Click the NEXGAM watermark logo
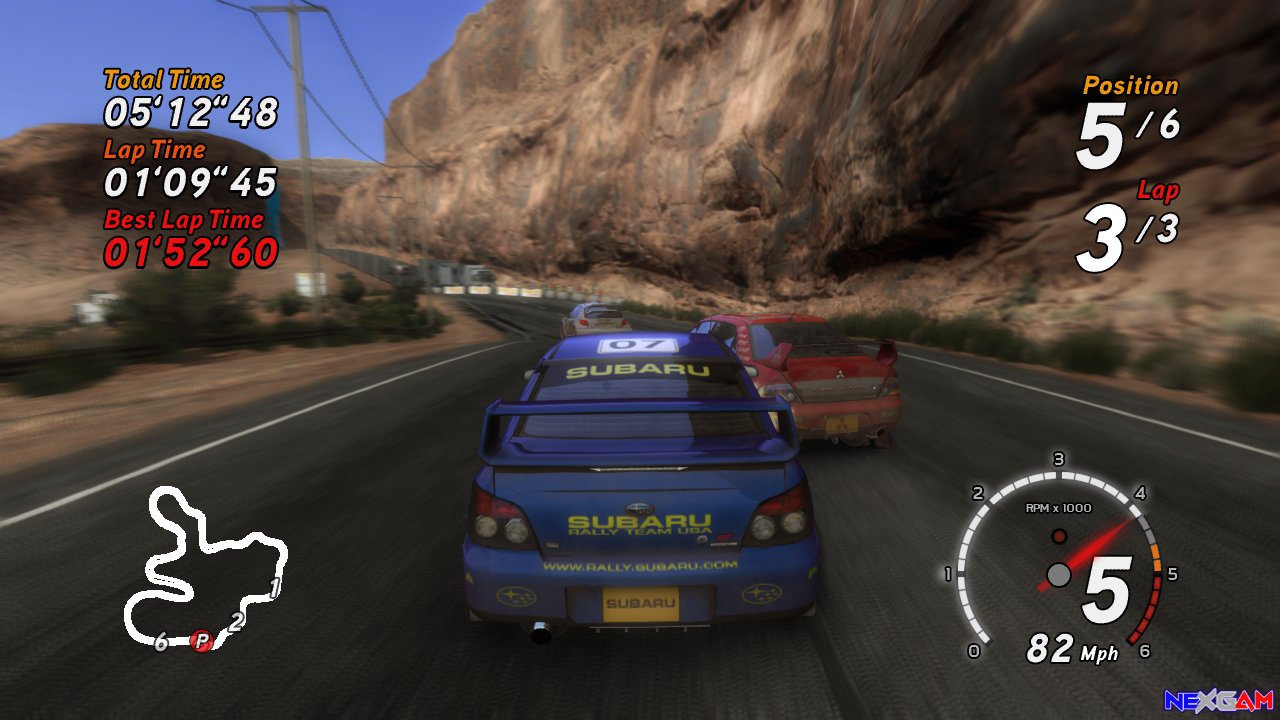 [x=1218, y=701]
